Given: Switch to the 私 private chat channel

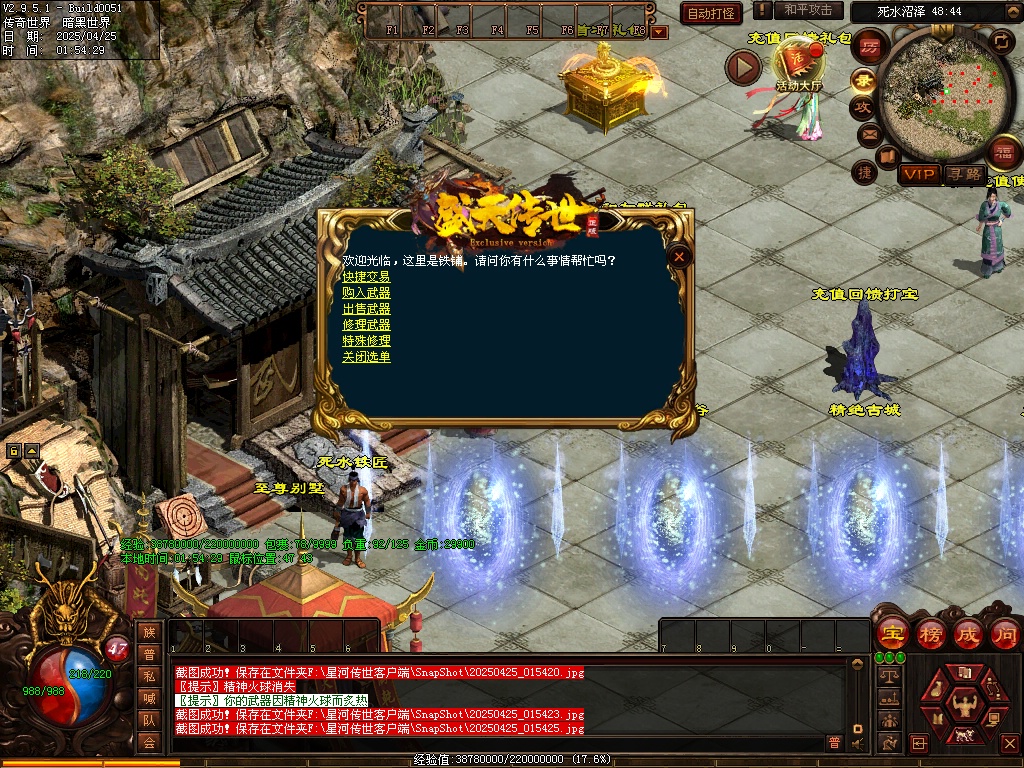Looking at the screenshot, I should coord(149,675).
